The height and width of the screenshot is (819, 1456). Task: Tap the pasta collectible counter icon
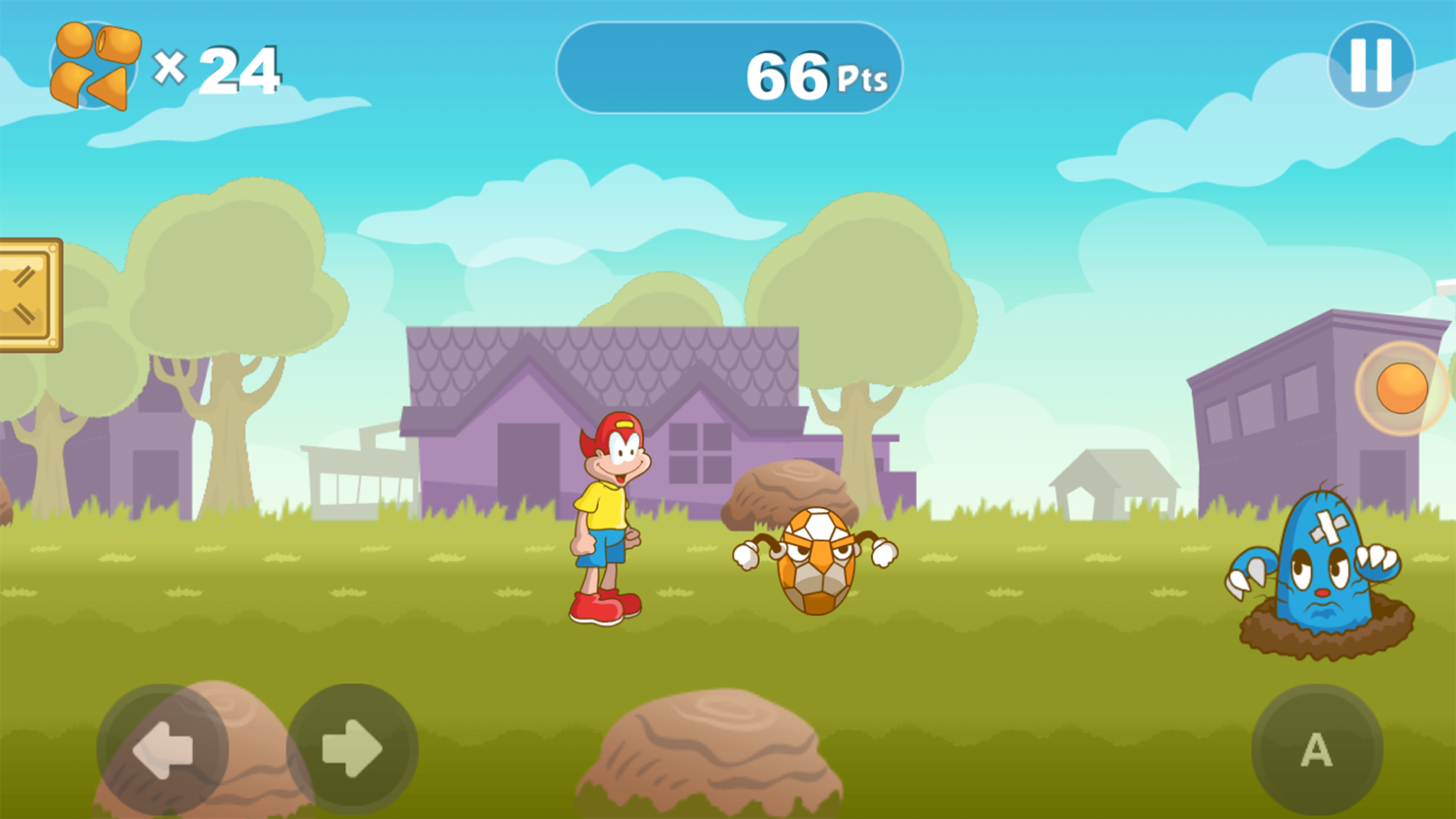point(92,65)
